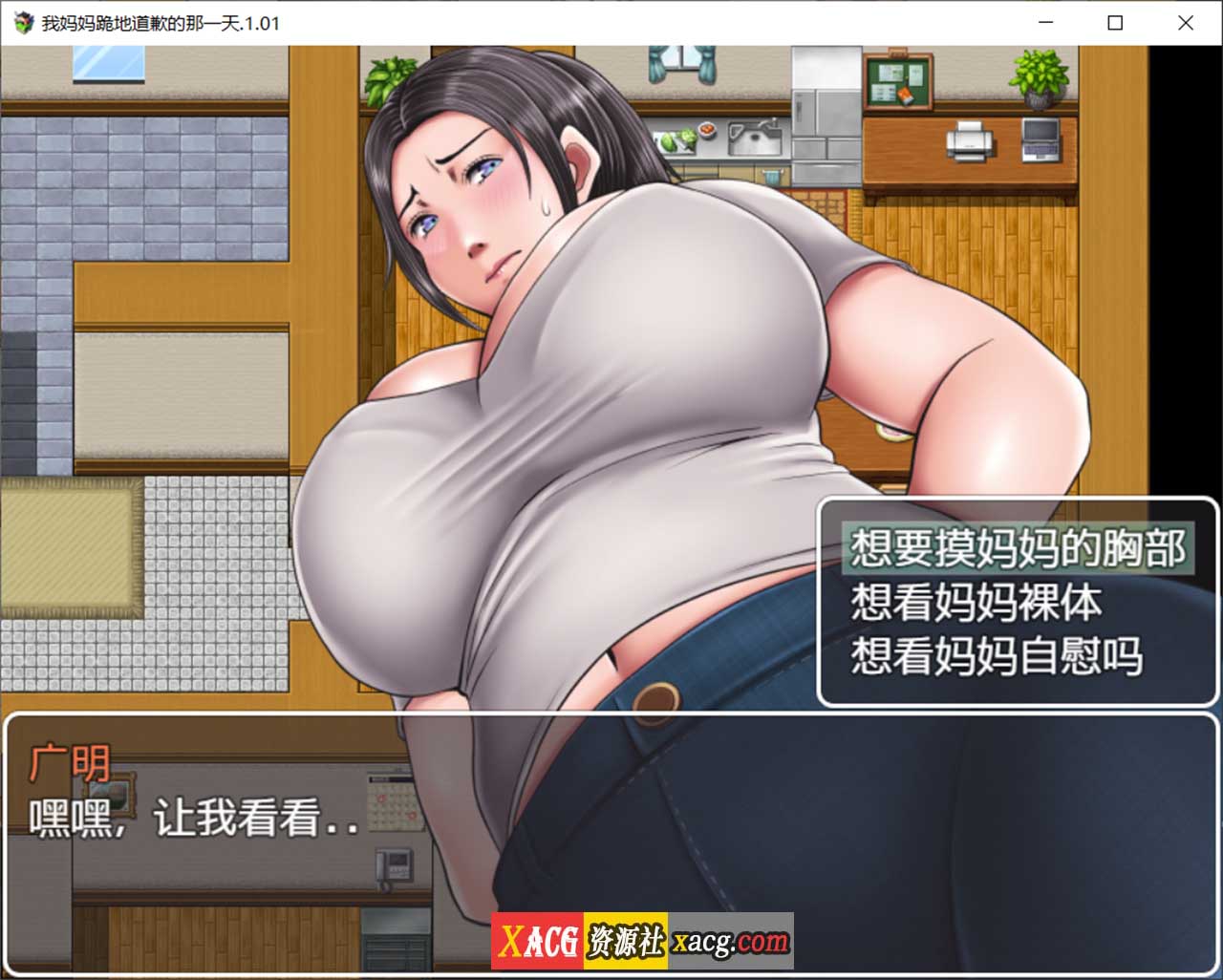The height and width of the screenshot is (980, 1223).
Task: Click the wall phone in the dialogue area
Action: (396, 863)
